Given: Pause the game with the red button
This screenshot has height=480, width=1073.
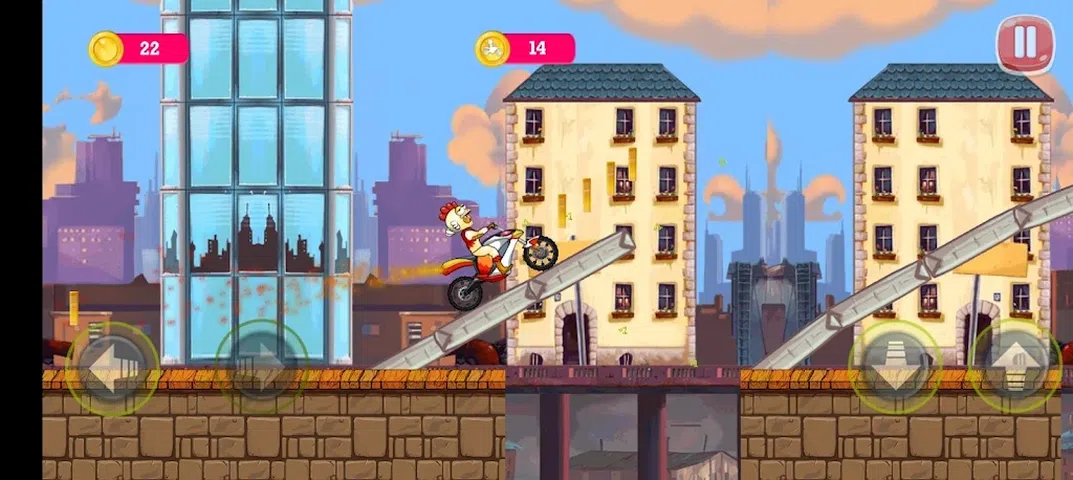Looking at the screenshot, I should (x=1024, y=44).
